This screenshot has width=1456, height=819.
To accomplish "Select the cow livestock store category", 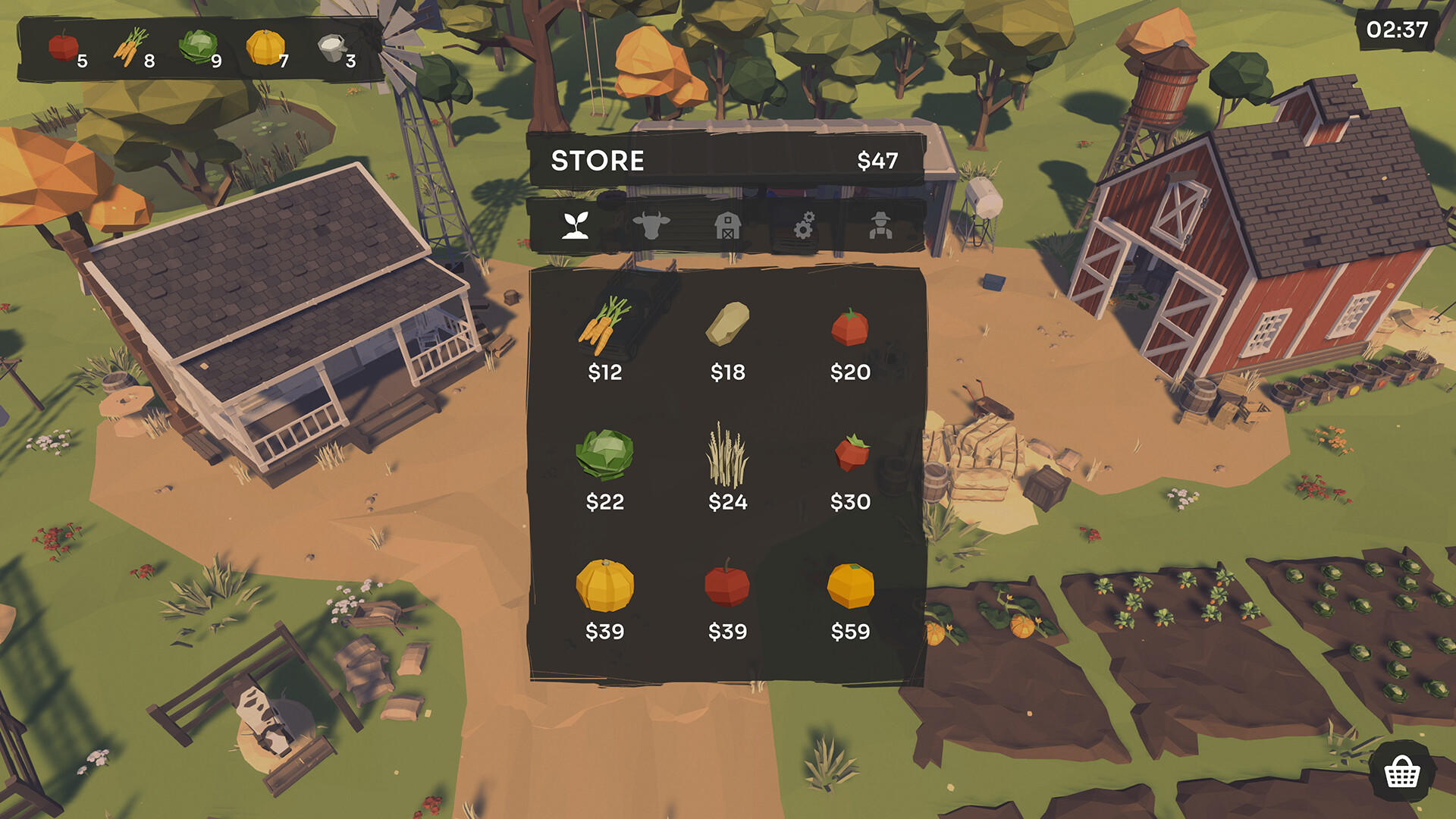I will tap(652, 226).
